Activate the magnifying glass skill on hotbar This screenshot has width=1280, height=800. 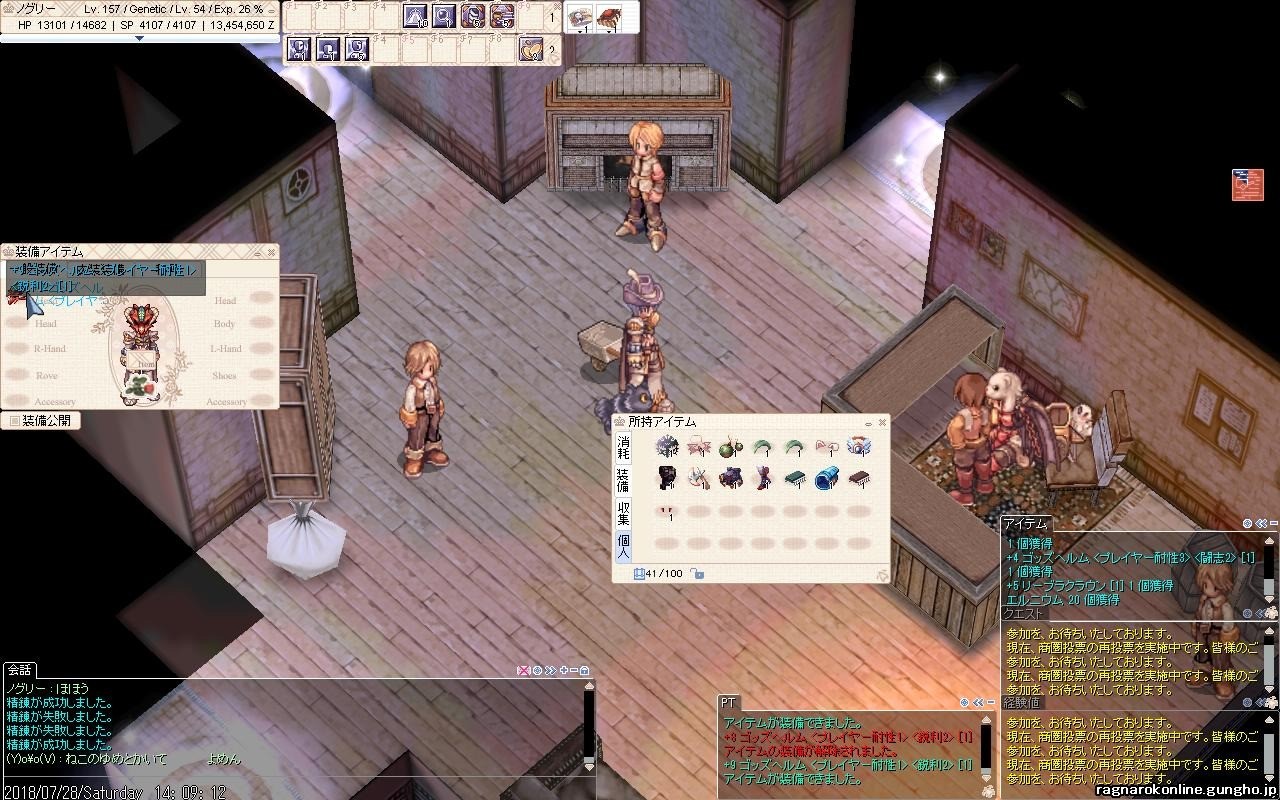pos(444,16)
